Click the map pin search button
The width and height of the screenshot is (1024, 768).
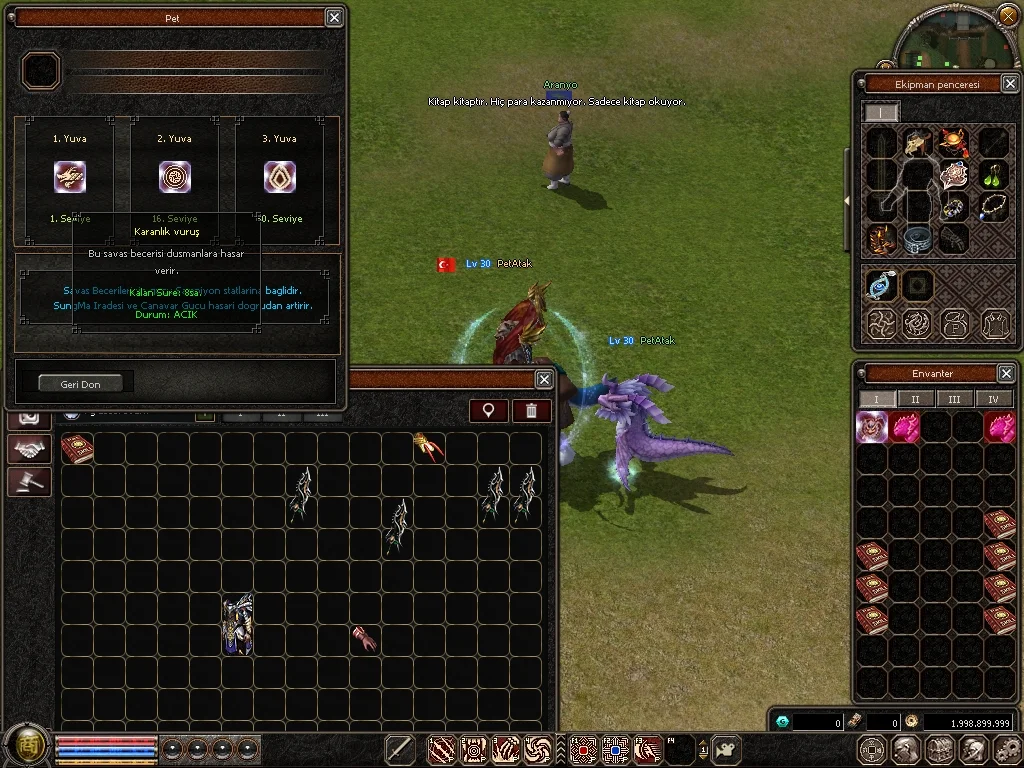click(x=489, y=410)
